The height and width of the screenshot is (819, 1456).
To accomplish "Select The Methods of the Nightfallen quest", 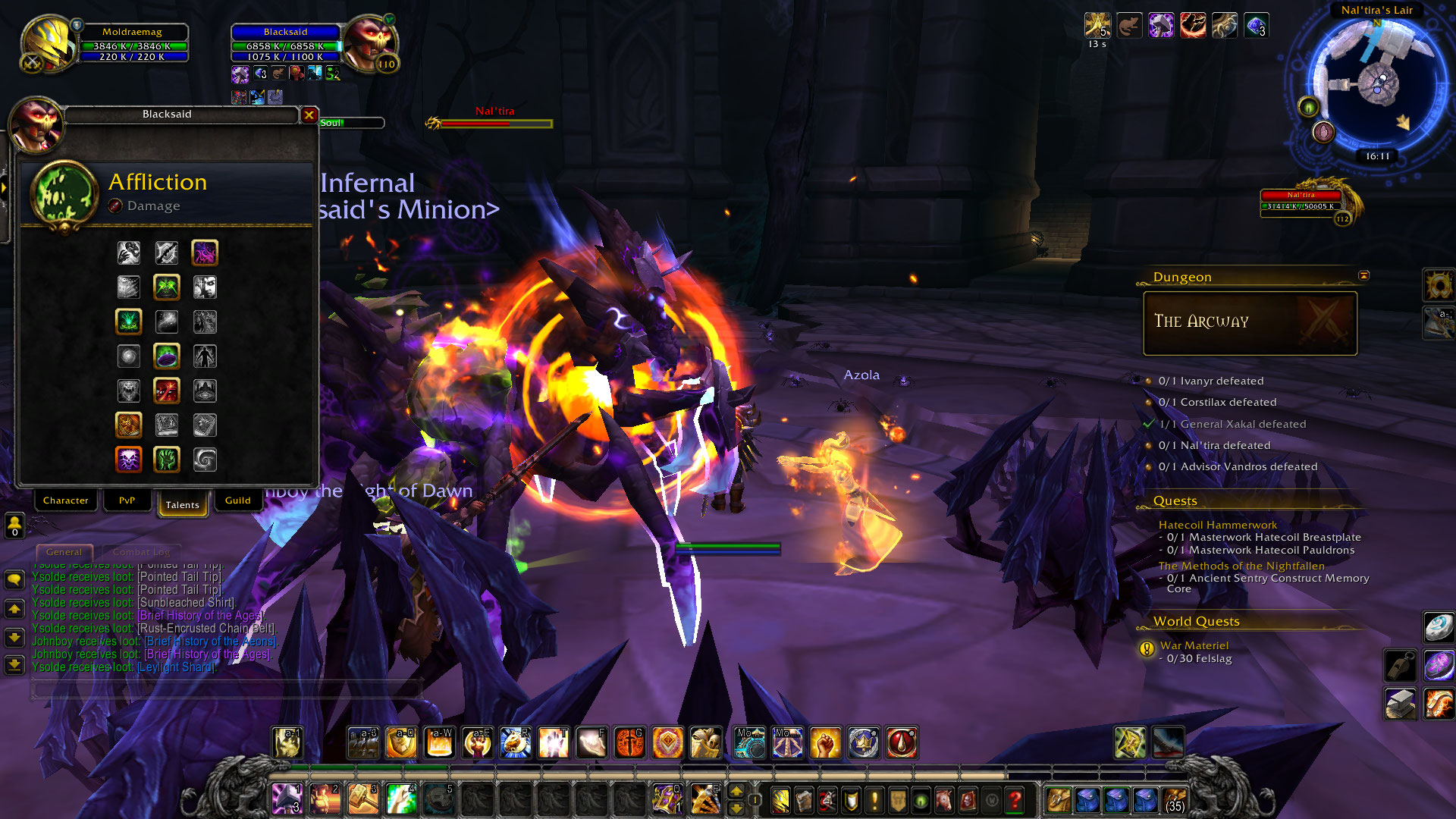I will 1241,566.
